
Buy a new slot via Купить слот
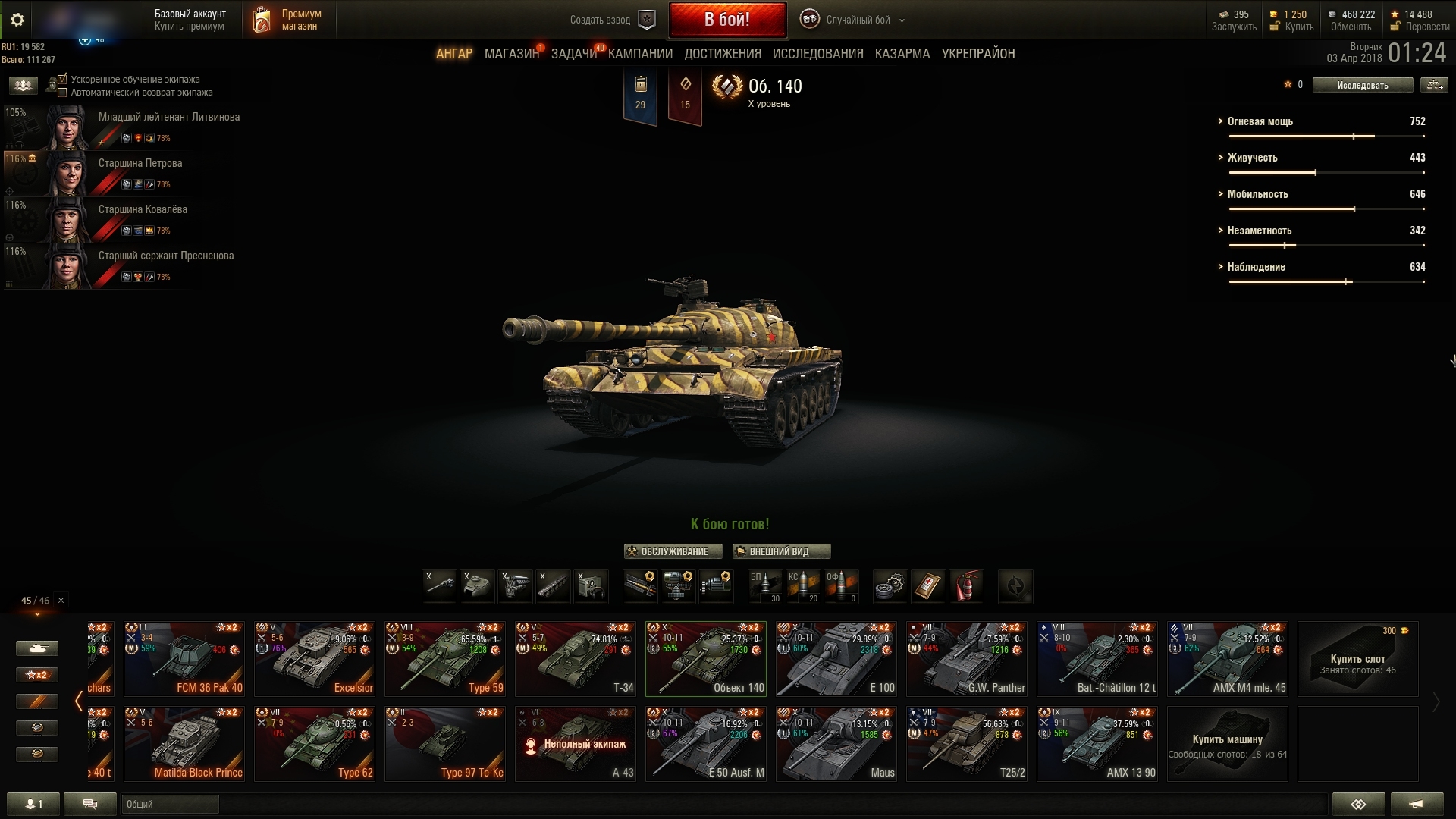pyautogui.click(x=1357, y=659)
